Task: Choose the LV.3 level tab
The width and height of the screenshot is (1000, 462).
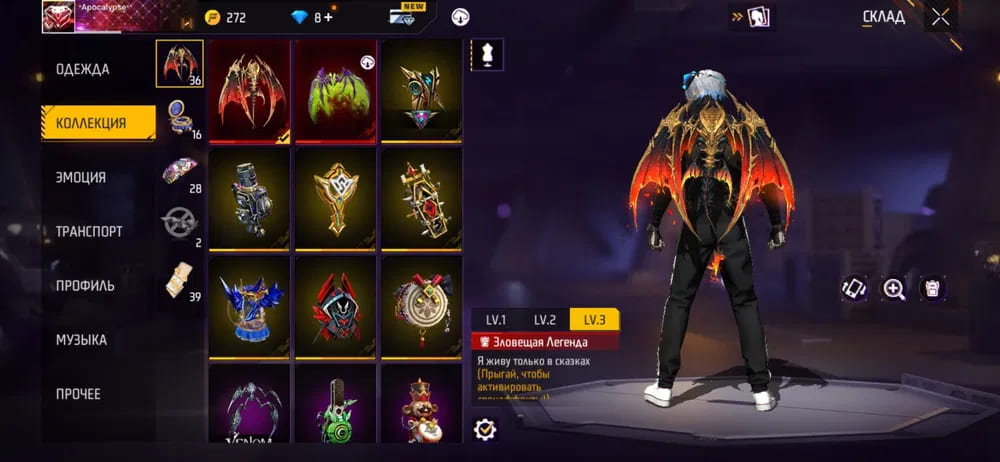Action: [x=594, y=320]
